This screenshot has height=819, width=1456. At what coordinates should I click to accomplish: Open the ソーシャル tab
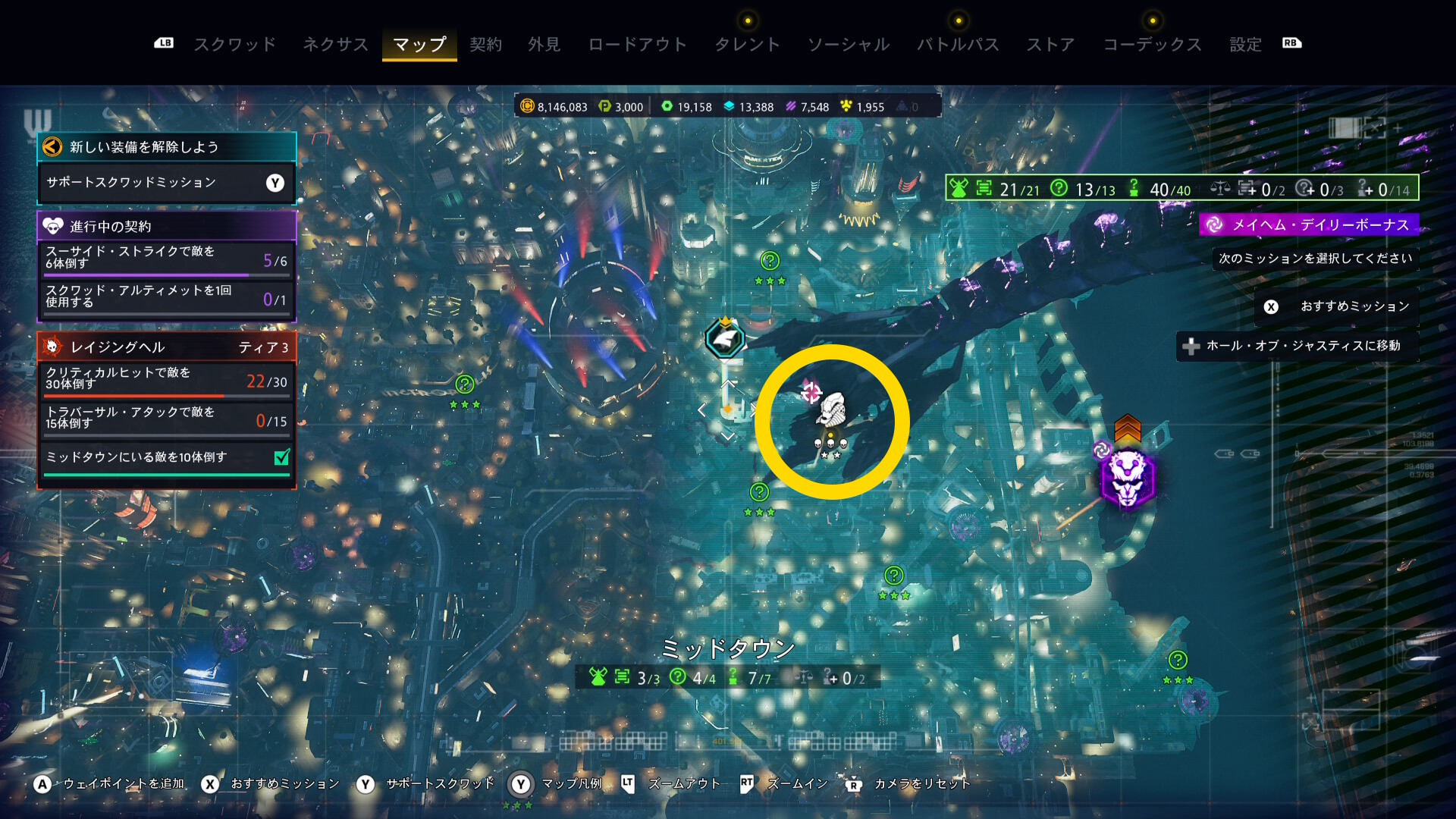pyautogui.click(x=848, y=45)
